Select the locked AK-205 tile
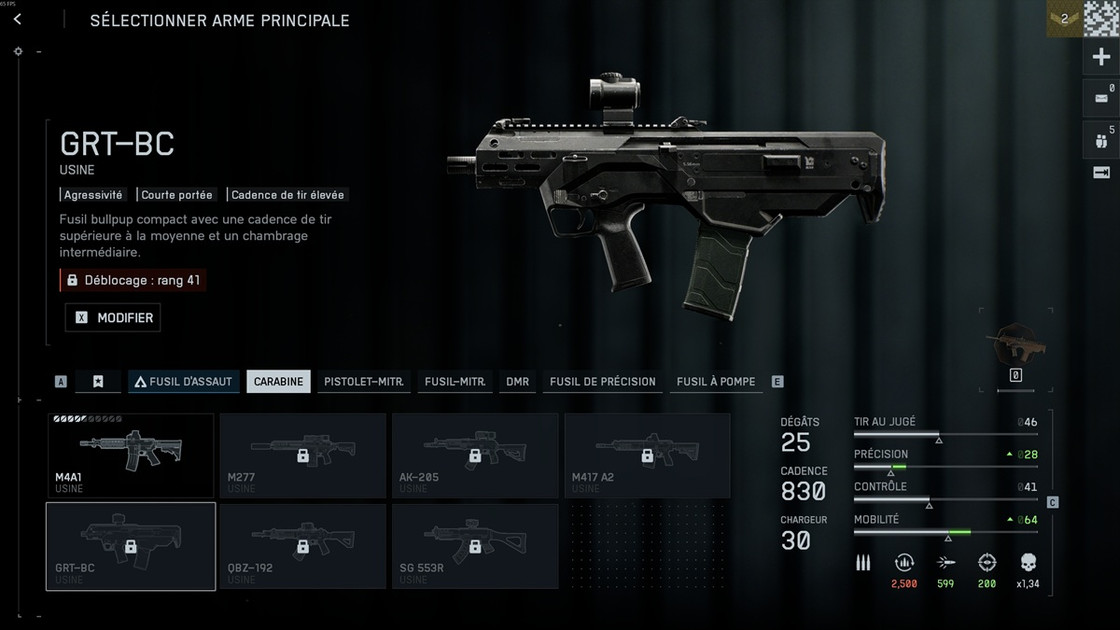The image size is (1120, 630). coord(475,455)
